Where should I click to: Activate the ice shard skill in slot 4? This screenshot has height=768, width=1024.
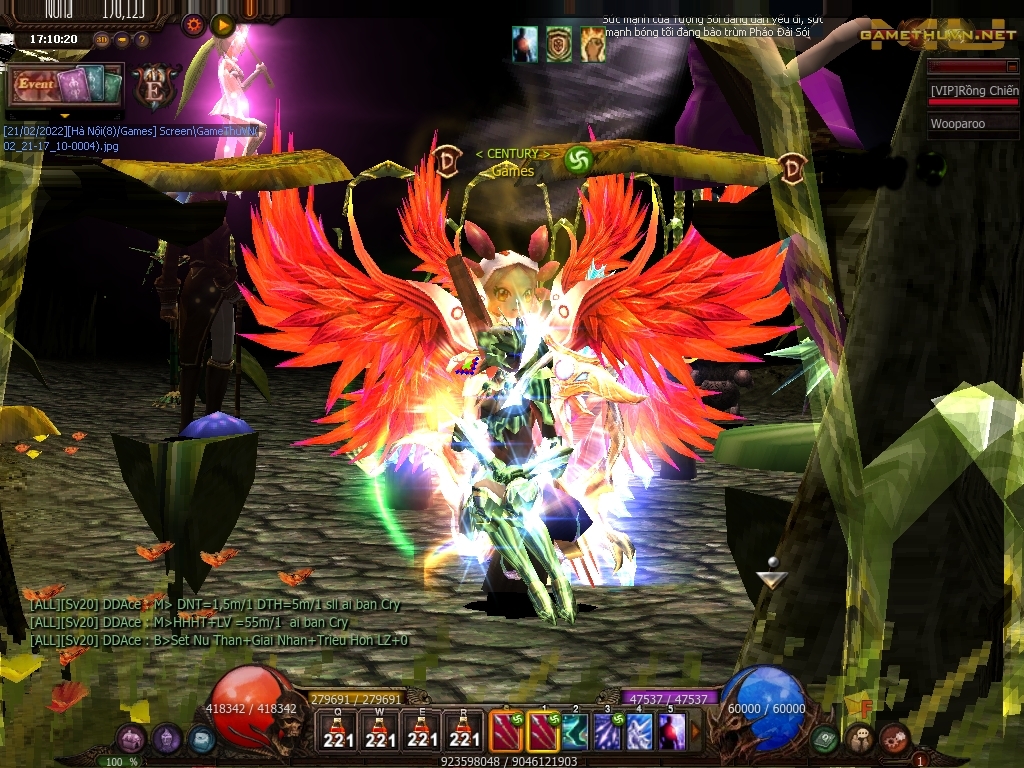[639, 731]
